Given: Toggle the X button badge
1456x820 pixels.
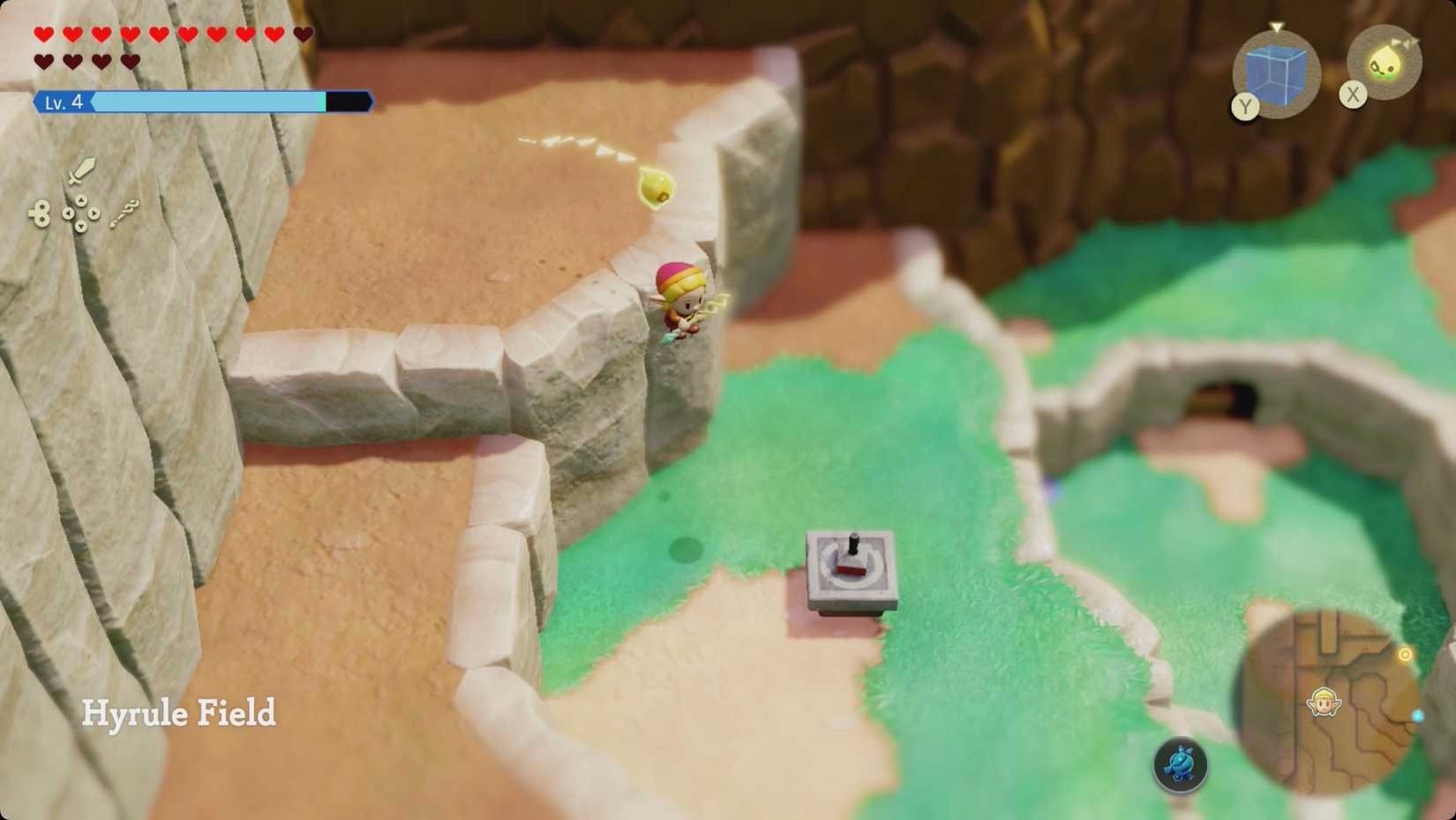Looking at the screenshot, I should (1355, 94).
